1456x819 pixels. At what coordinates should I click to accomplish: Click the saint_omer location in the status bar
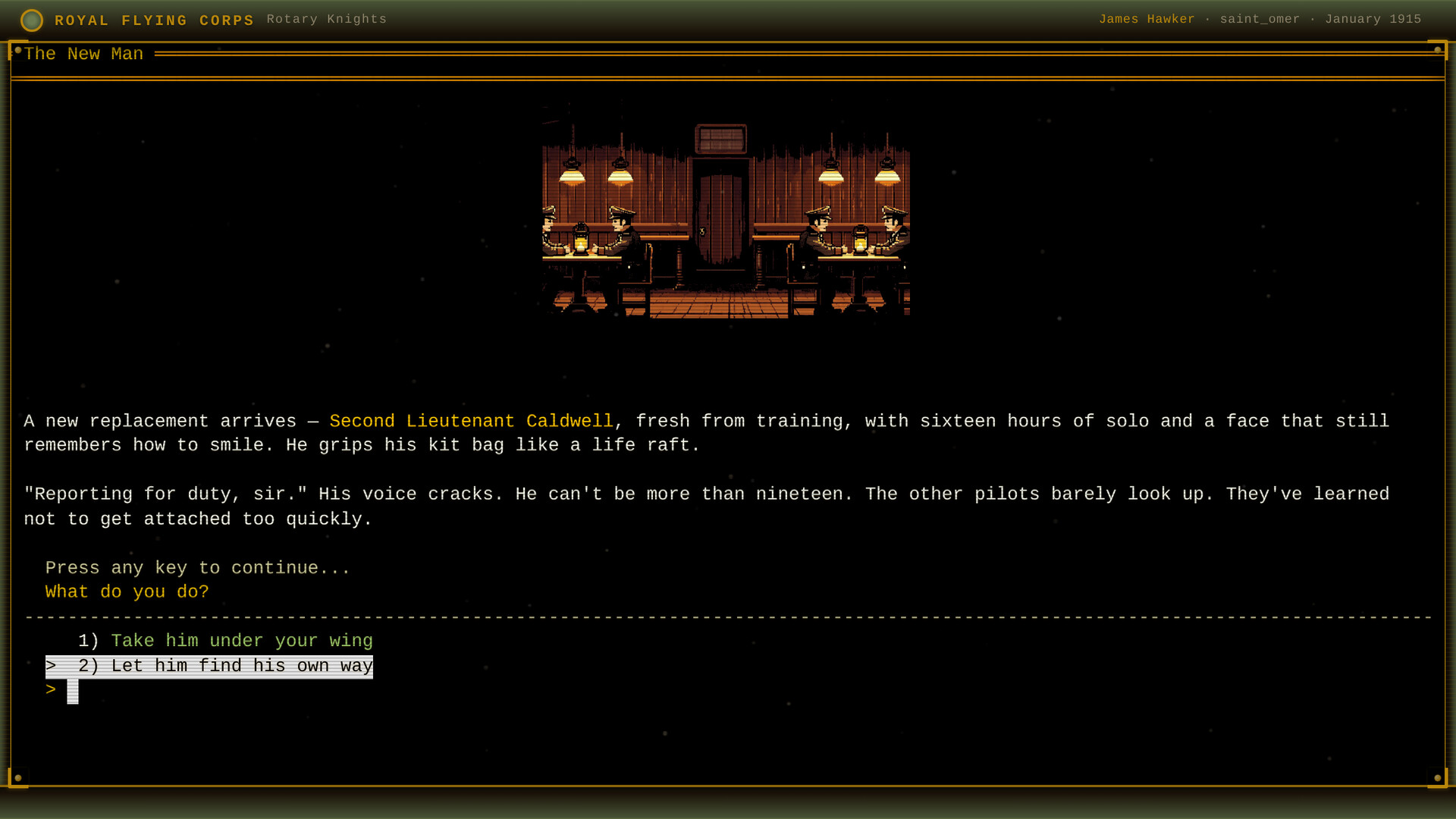tap(1260, 19)
